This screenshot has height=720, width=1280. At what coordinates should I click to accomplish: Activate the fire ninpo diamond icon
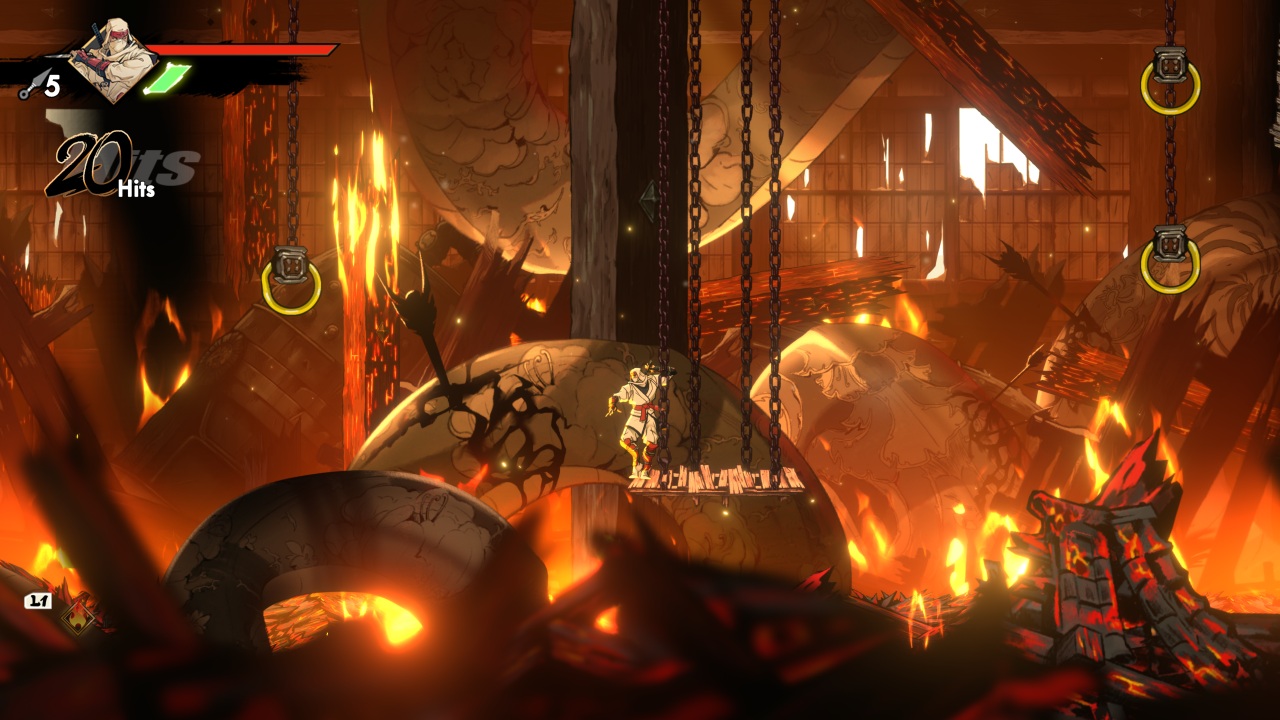77,617
